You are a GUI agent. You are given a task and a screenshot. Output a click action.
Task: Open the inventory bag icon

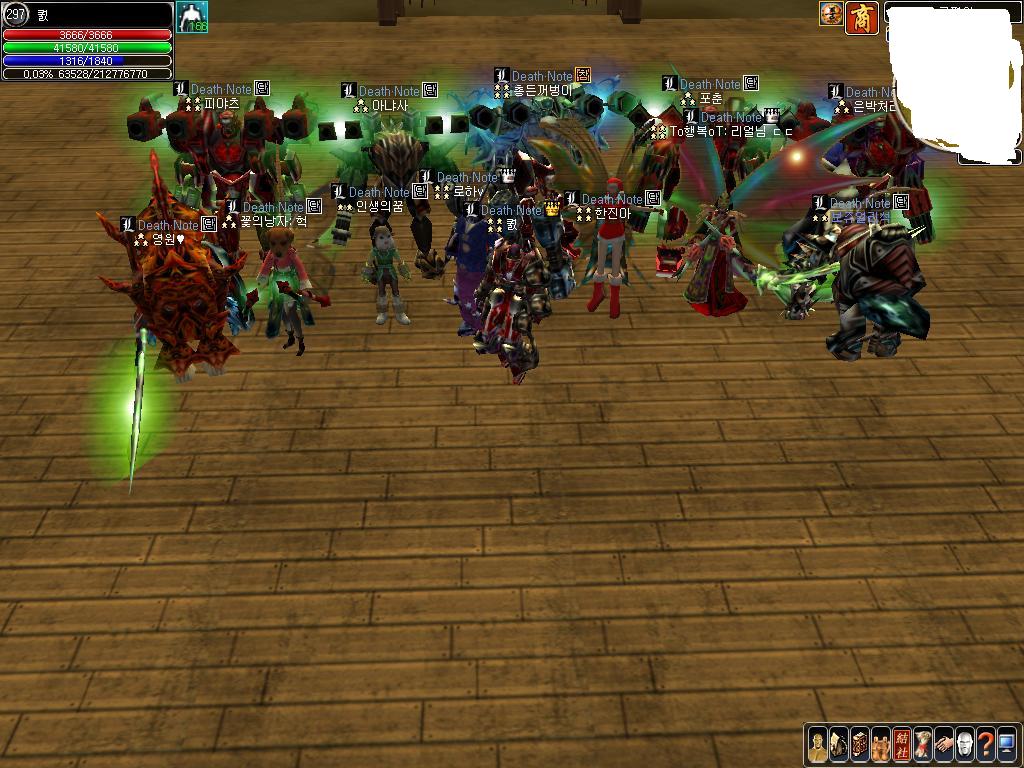click(839, 744)
